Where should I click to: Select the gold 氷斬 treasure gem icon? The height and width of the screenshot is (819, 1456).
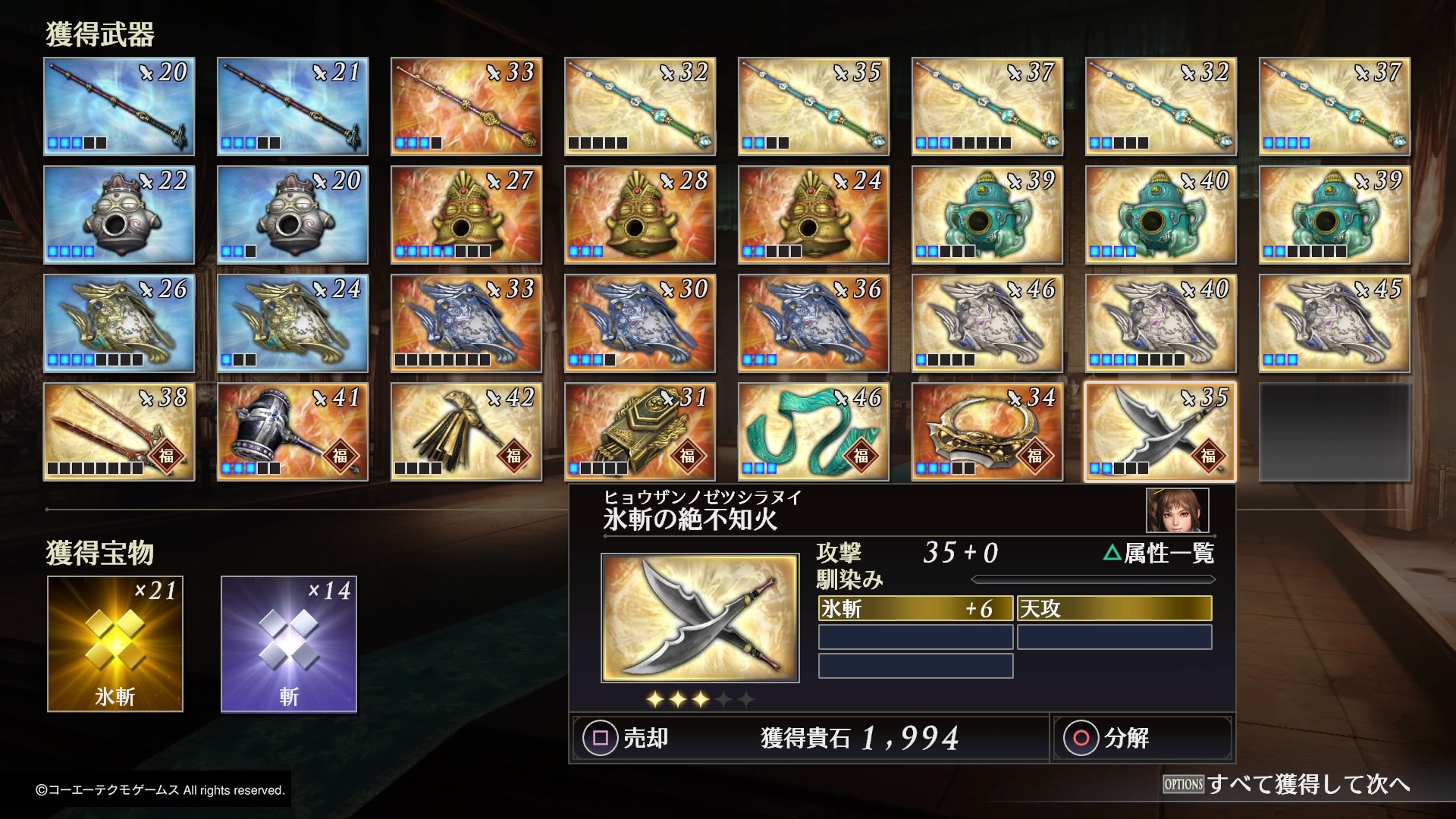coord(115,644)
